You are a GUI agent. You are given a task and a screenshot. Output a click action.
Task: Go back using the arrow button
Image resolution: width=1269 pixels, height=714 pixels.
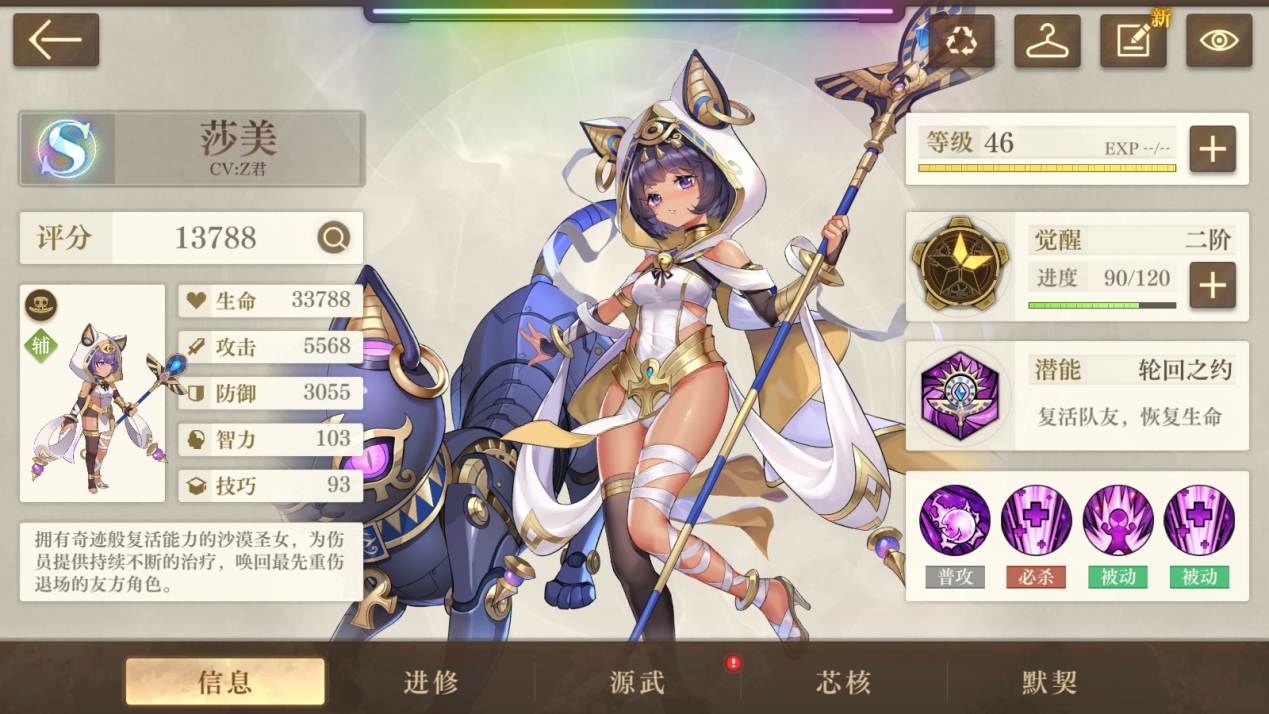coord(56,40)
